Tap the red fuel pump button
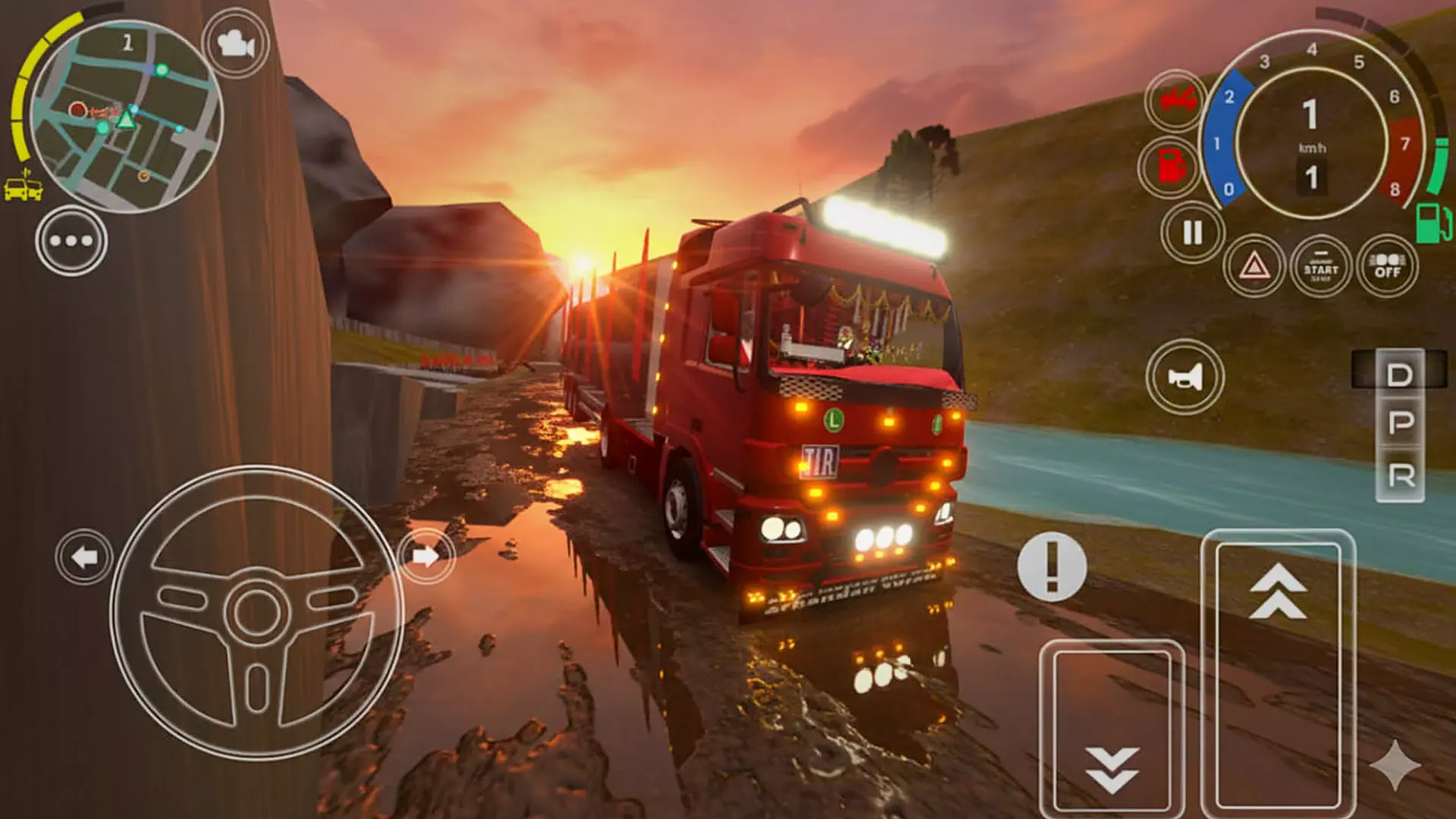The width and height of the screenshot is (1456, 819). [1171, 166]
